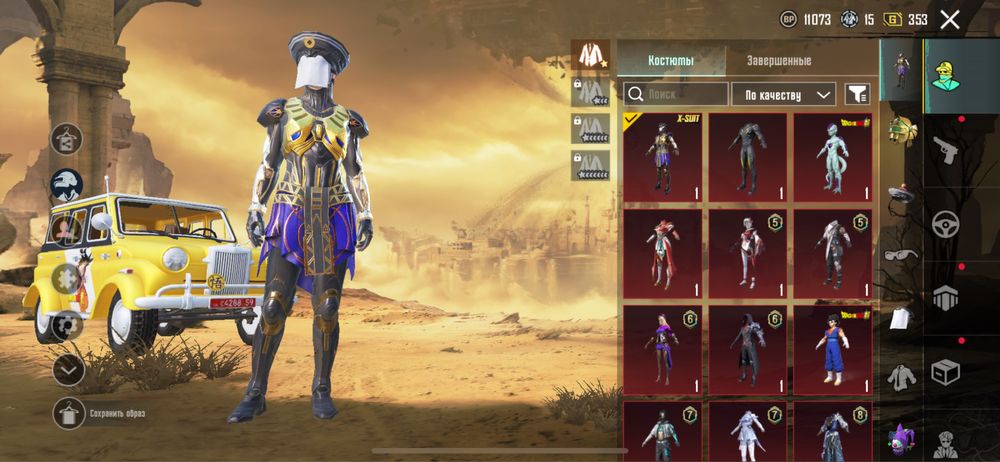Image resolution: width=1000 pixels, height=462 pixels.
Task: Open the funnel filter options
Action: click(857, 95)
